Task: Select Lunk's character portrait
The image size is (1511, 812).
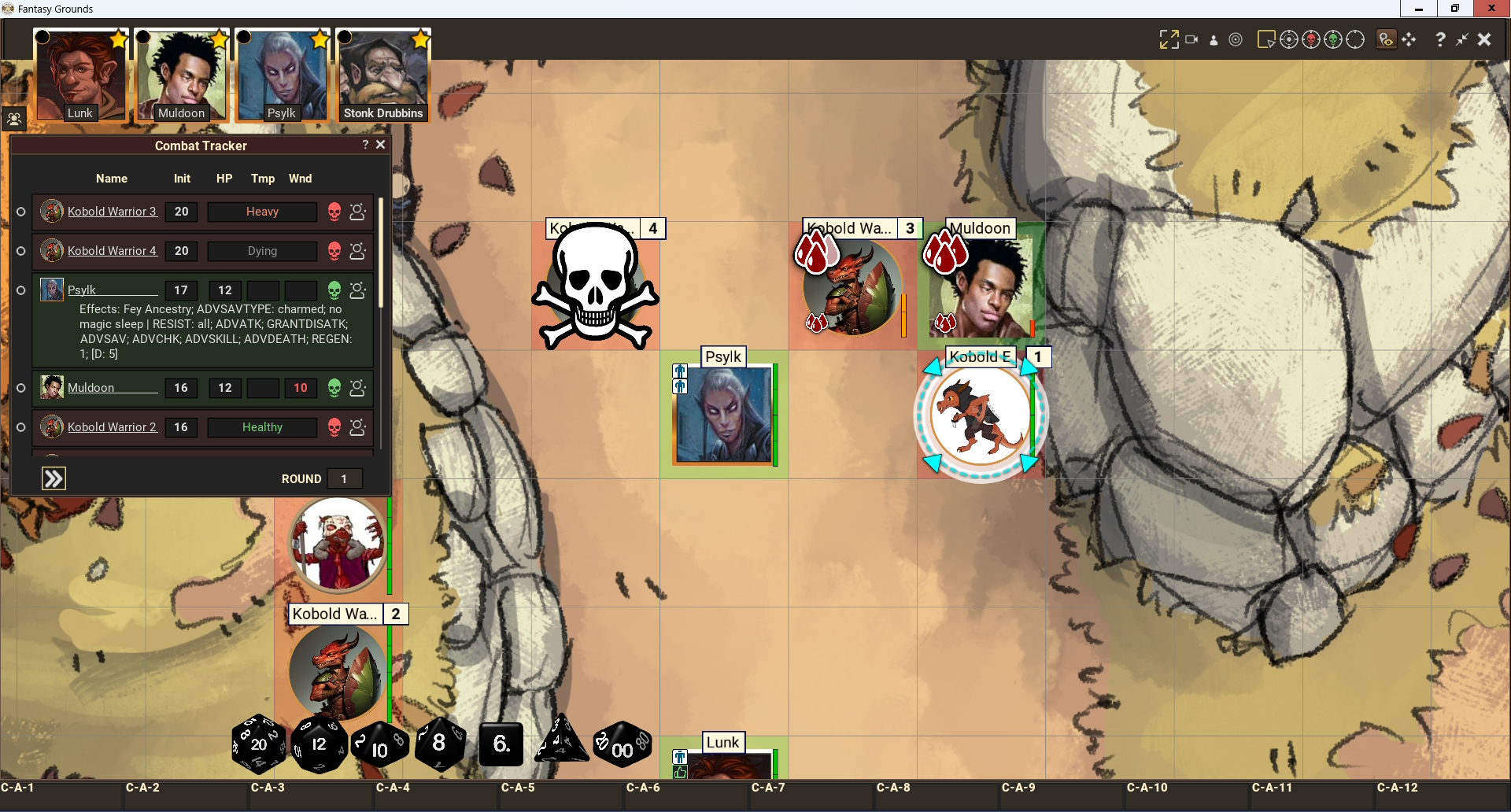Action: (x=79, y=75)
